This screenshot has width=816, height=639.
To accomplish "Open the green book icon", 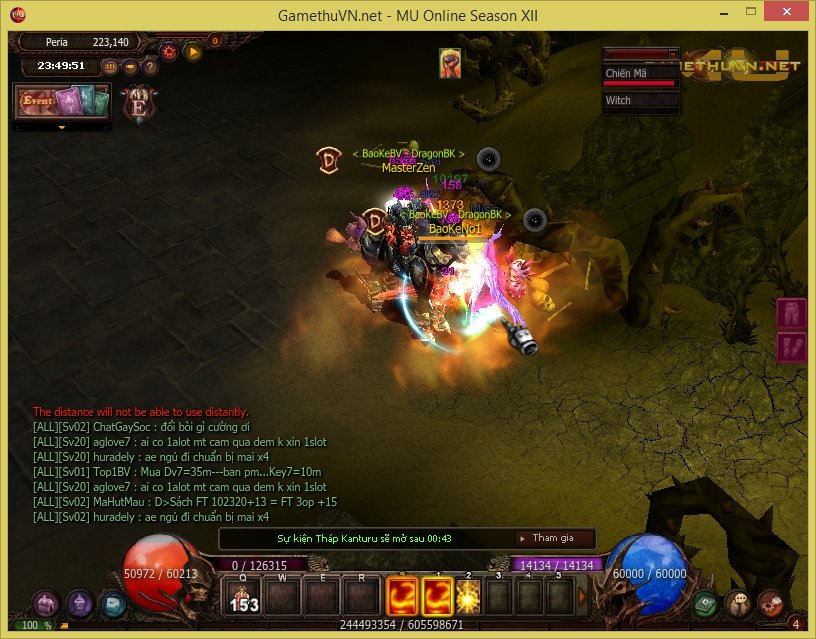I will [x=707, y=604].
